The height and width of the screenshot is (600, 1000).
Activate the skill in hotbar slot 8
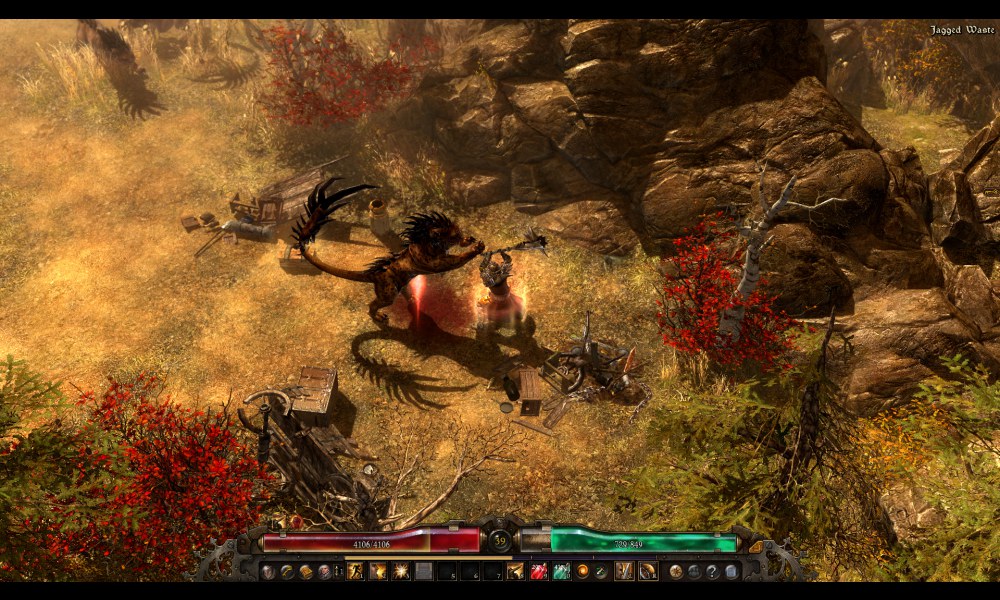coord(516,571)
